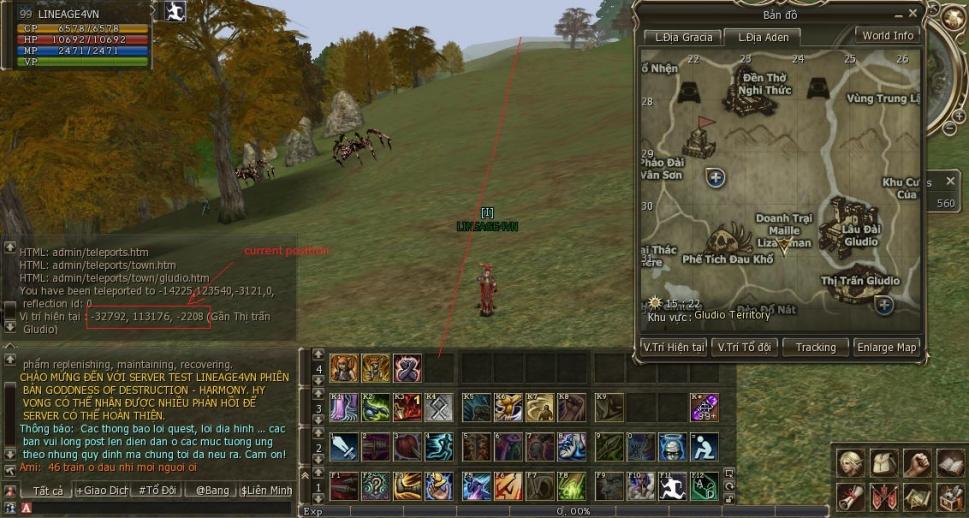Click the V.Trí Hiện tại button
The width and height of the screenshot is (969, 518).
(x=674, y=347)
